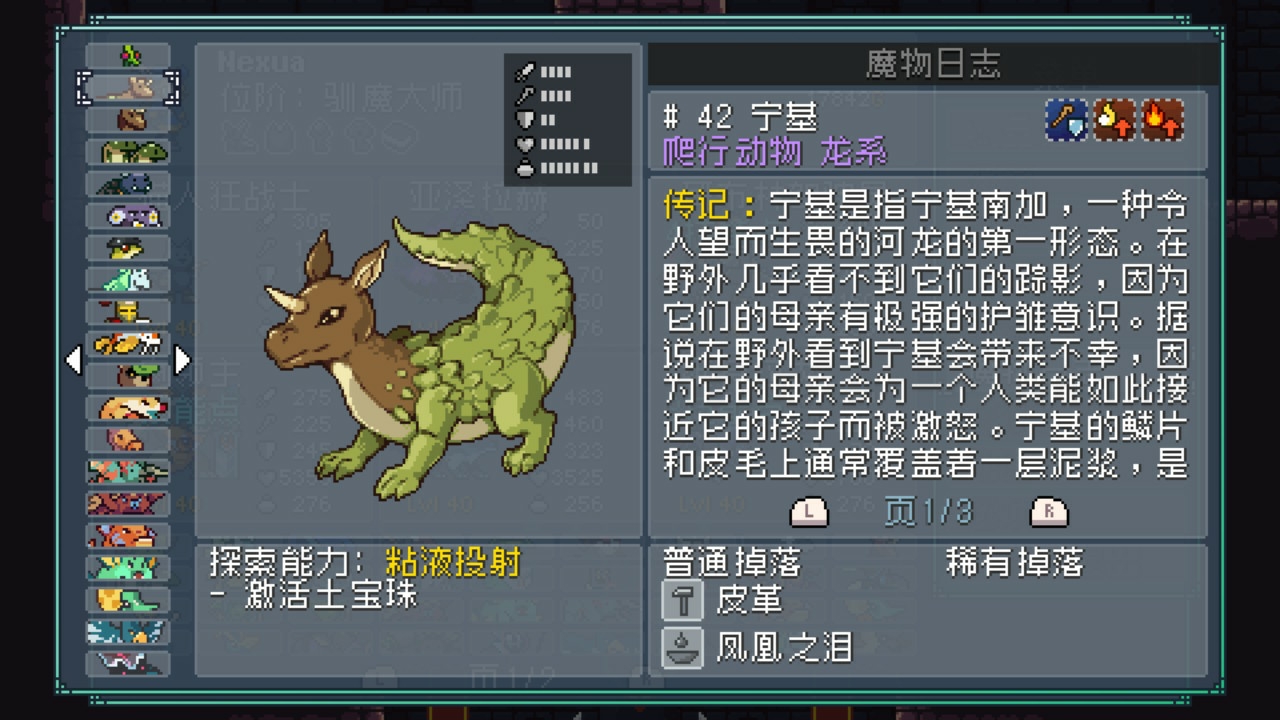Choose the golden helmet knight entry
Screen dimensions: 1280x720
128,312
